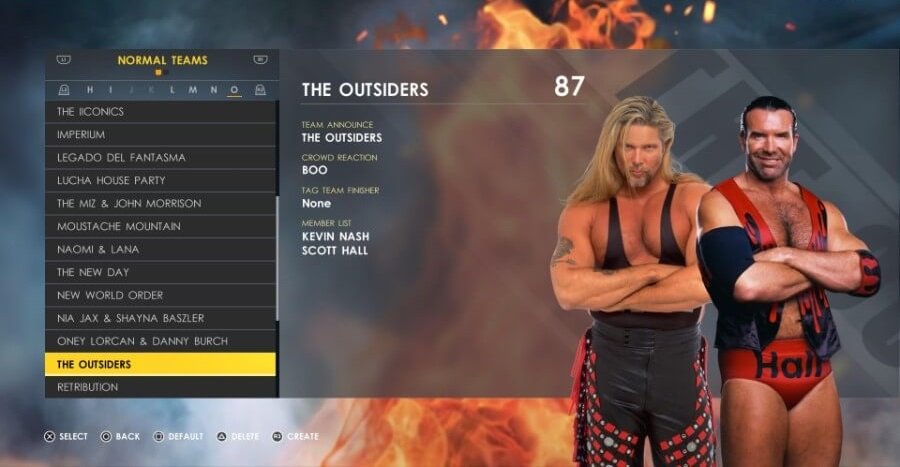
Task: Pick Lucha House Party
Action: (160, 181)
